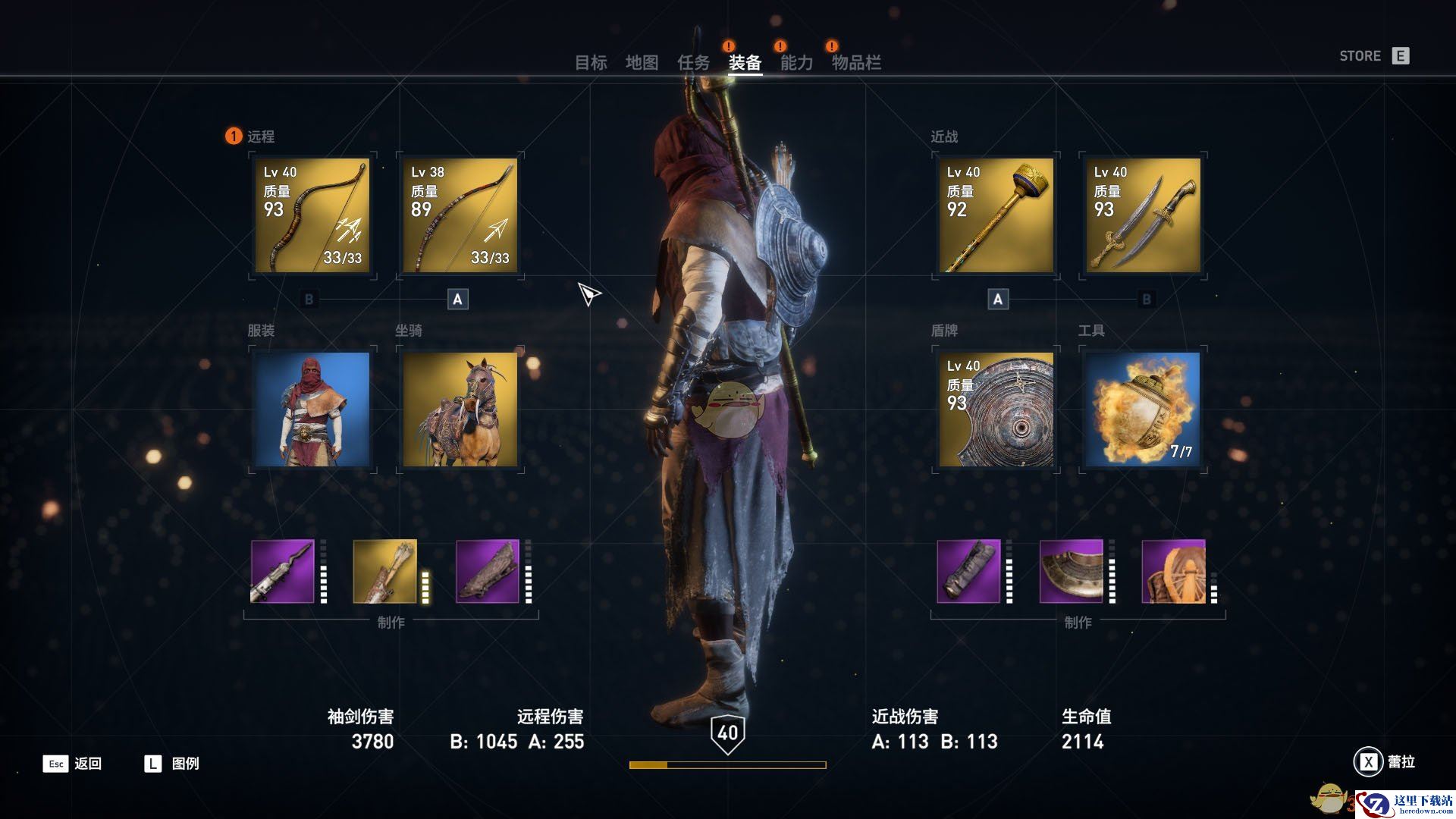Switch to the 任务 quests tab
This screenshot has height=819, width=1456.
pos(693,63)
